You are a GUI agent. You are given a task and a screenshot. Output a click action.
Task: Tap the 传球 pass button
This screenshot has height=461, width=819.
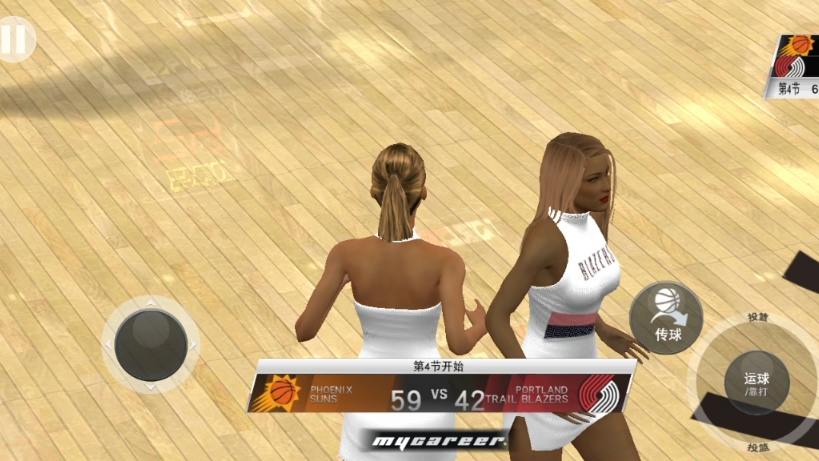[x=666, y=317]
